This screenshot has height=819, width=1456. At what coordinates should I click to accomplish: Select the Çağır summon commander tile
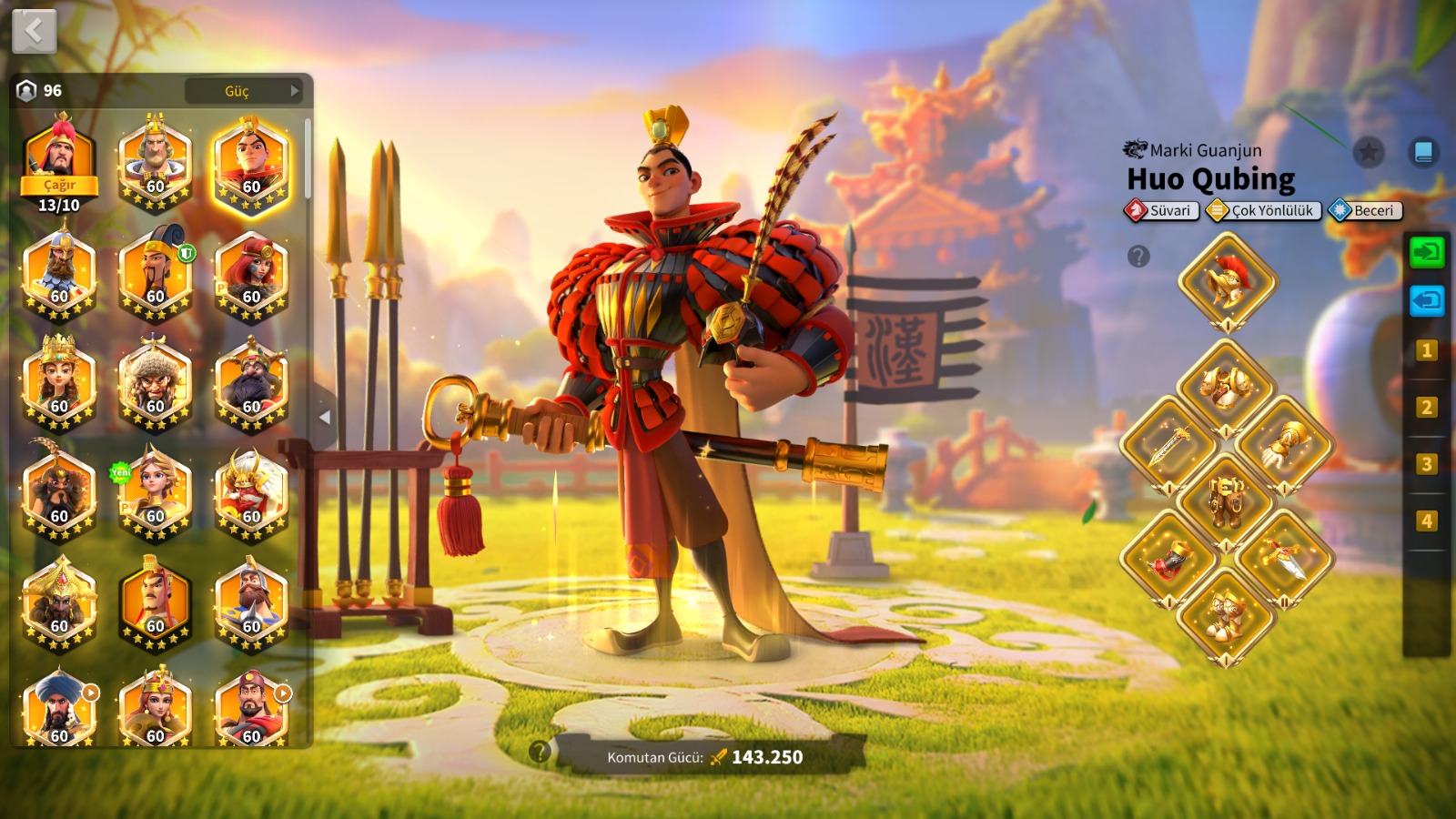coord(59,162)
